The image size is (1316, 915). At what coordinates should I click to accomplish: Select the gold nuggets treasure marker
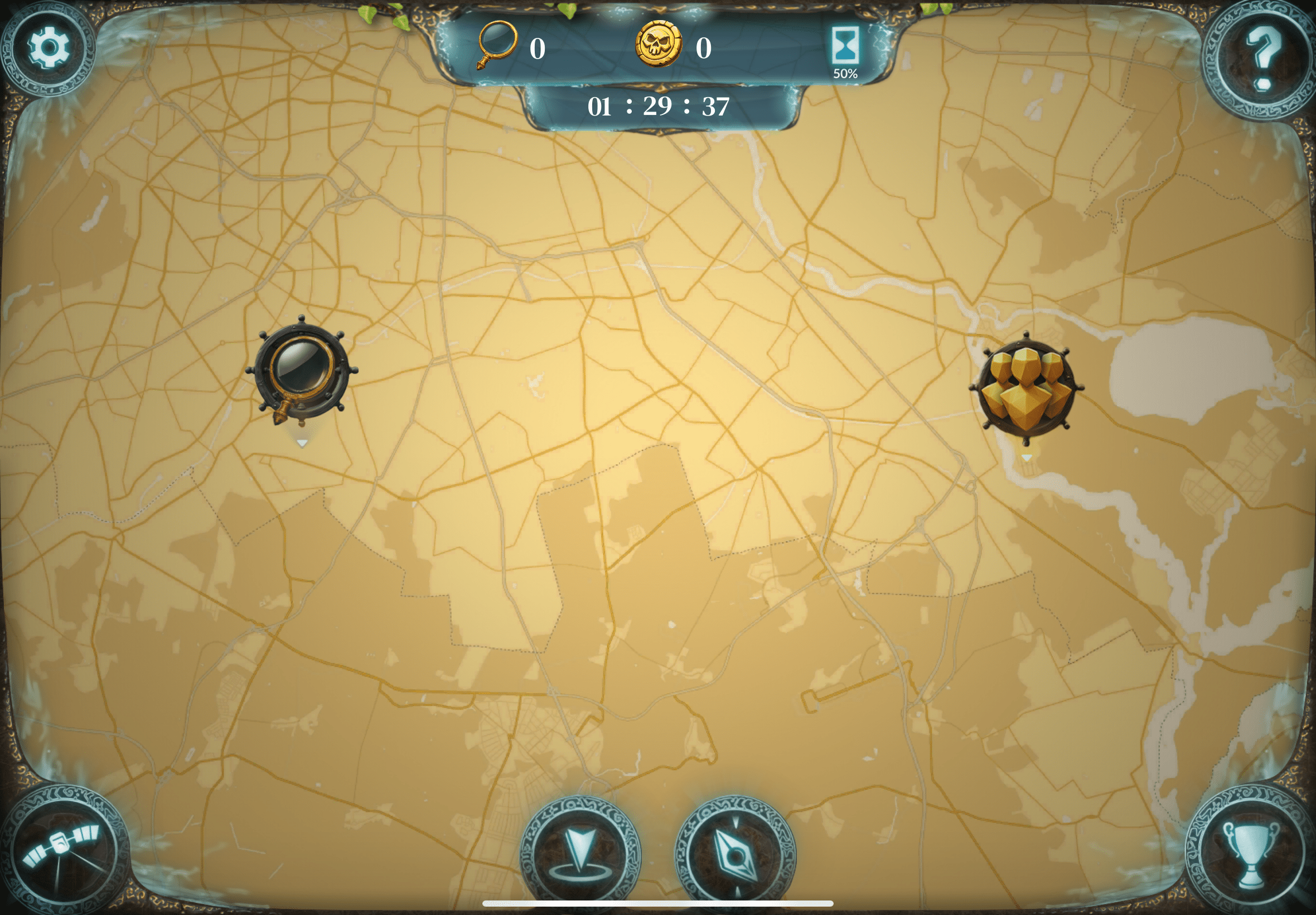(1025, 389)
